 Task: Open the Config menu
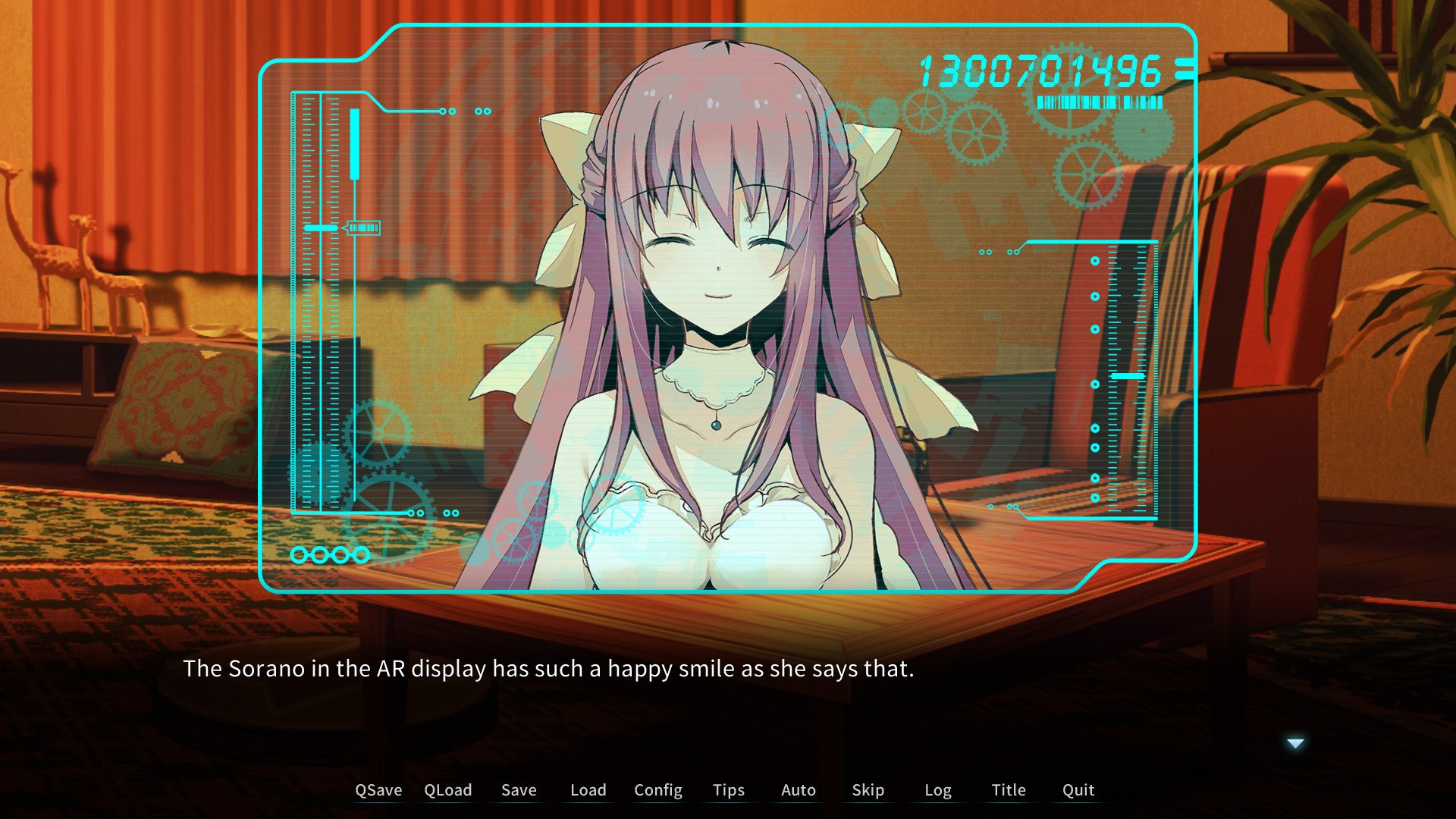click(x=657, y=789)
